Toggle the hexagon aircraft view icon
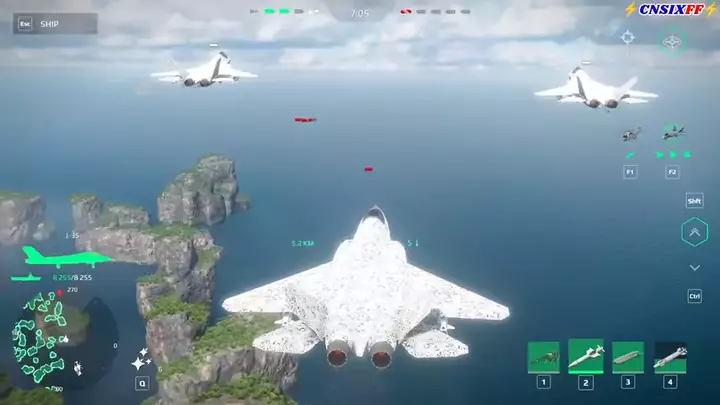 coord(673,42)
